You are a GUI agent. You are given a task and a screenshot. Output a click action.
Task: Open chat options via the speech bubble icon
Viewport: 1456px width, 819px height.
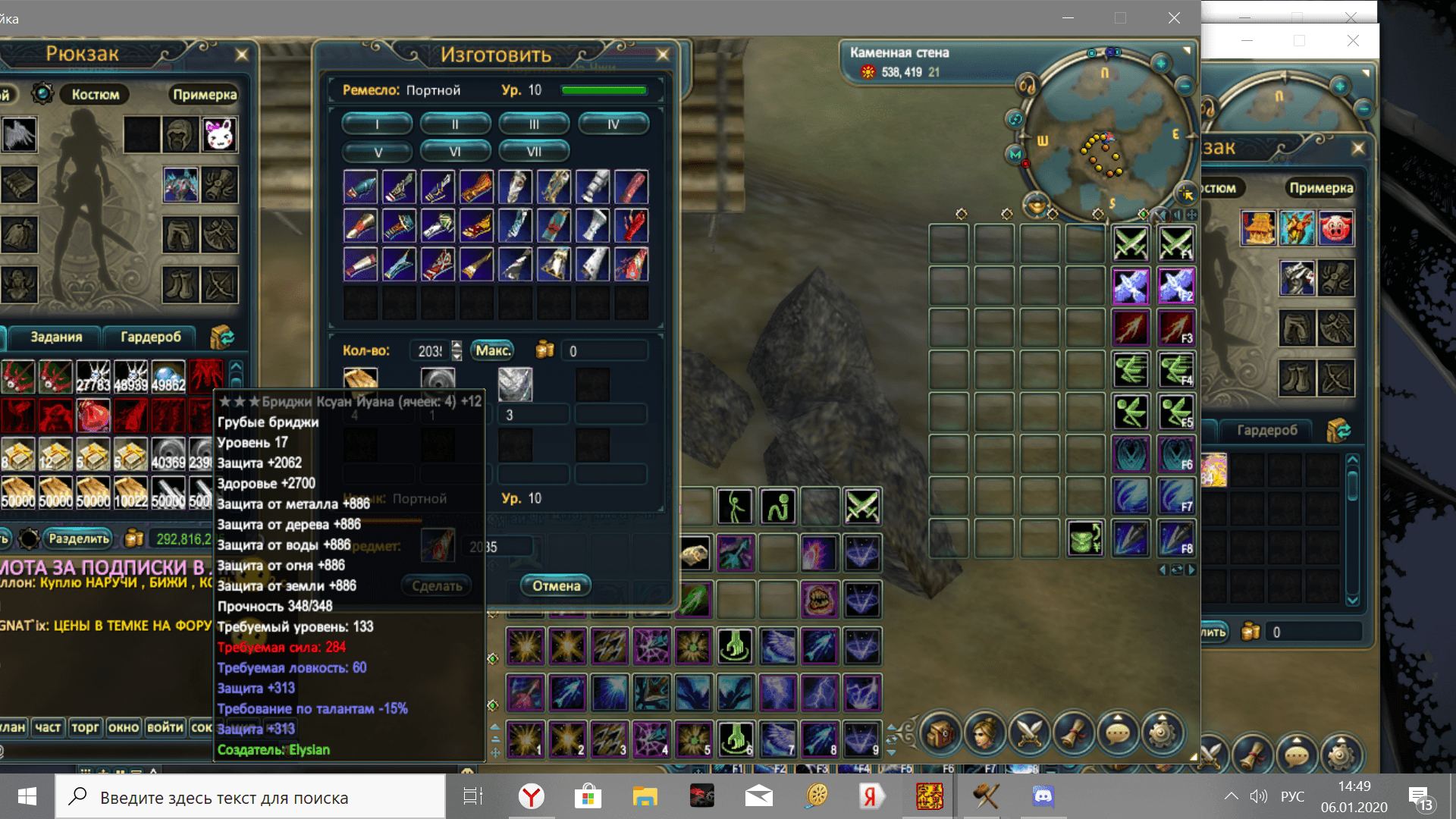coord(1119,732)
